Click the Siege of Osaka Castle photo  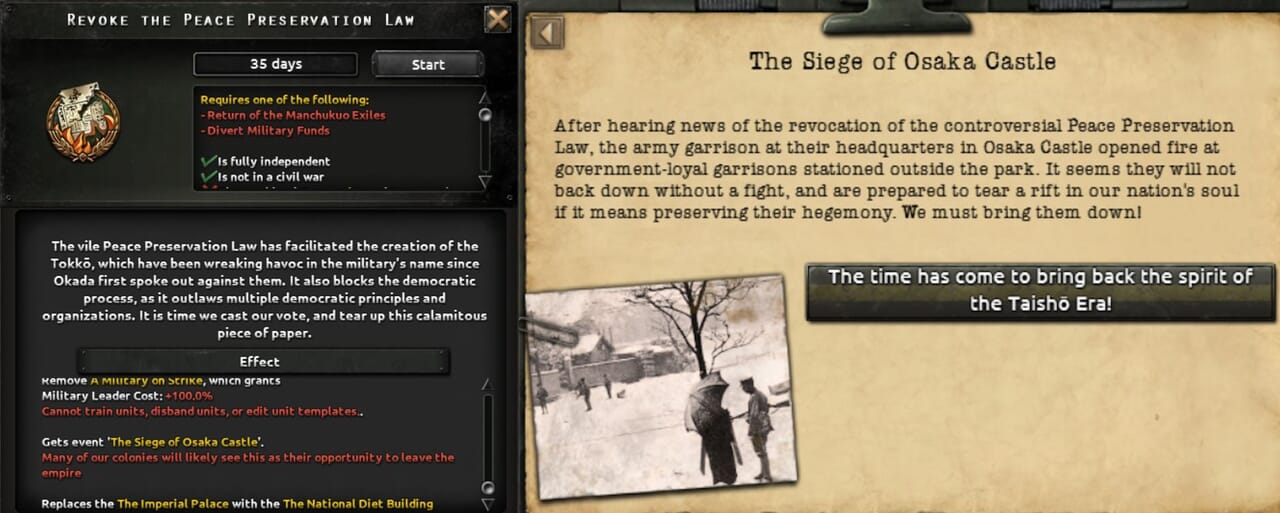click(660, 385)
